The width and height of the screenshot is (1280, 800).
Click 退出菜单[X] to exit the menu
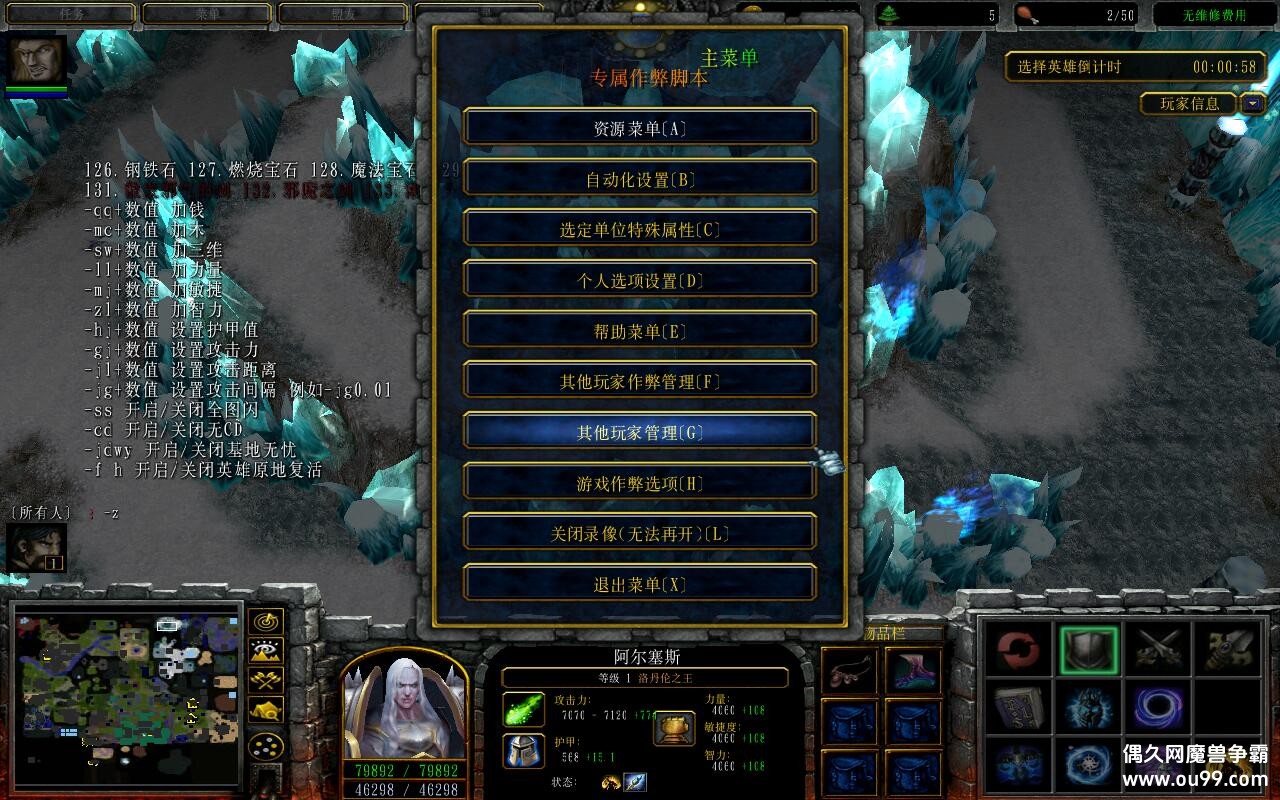[x=640, y=582]
